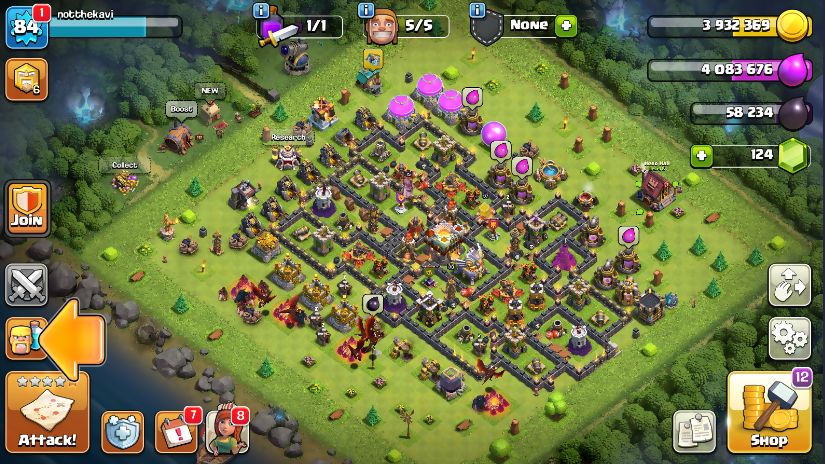Tap the Collect bubble over the gold cart
This screenshot has width=825, height=464.
point(125,165)
